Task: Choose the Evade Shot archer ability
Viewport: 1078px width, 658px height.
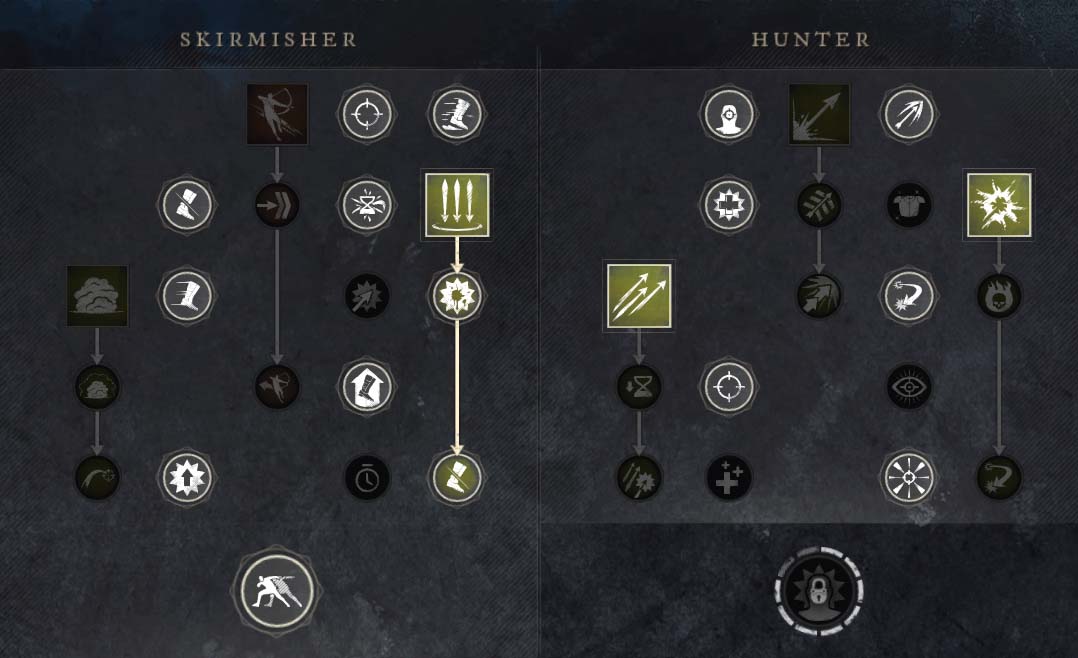Action: click(x=277, y=114)
